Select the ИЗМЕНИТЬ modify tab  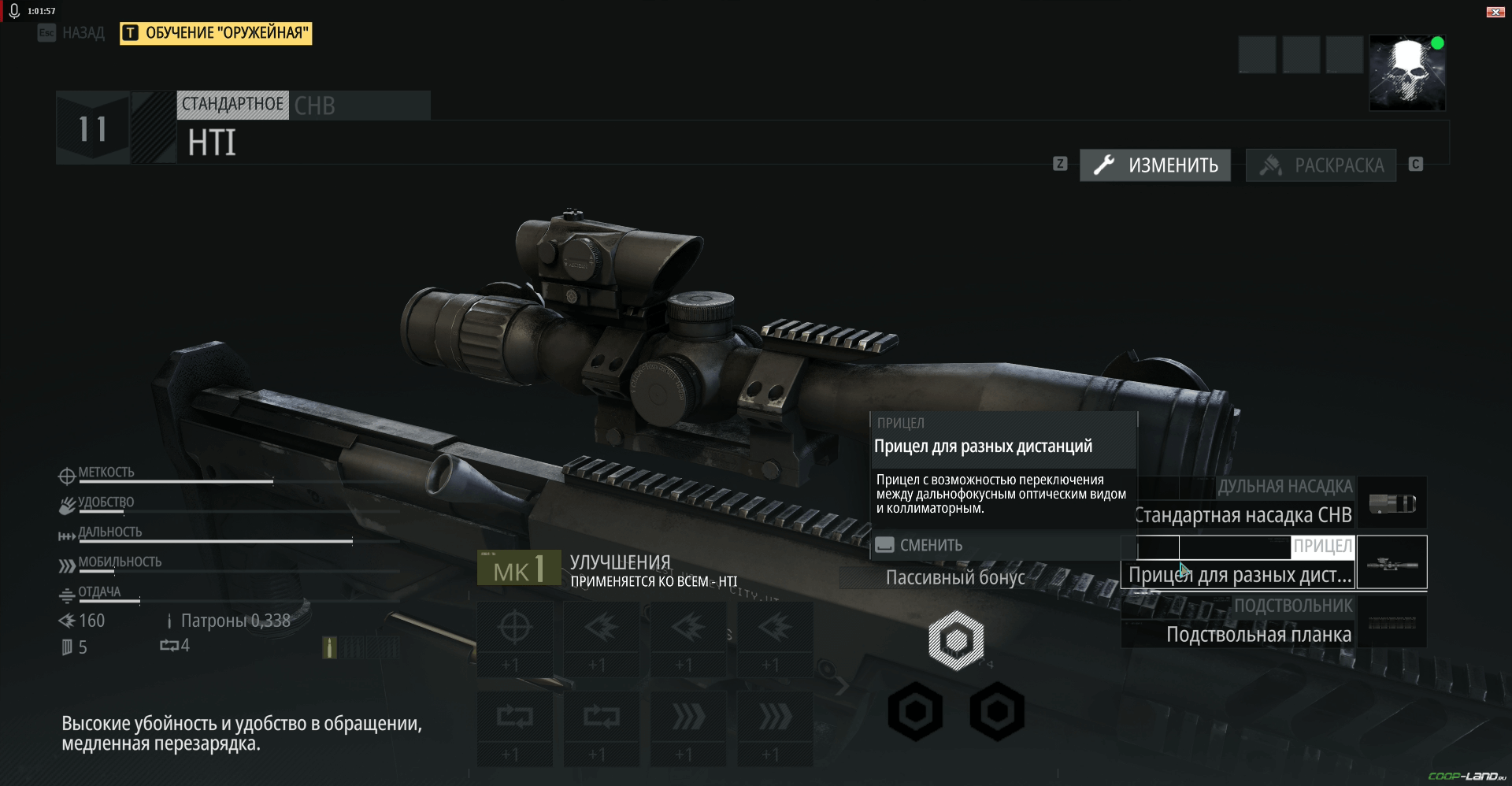click(x=1155, y=165)
